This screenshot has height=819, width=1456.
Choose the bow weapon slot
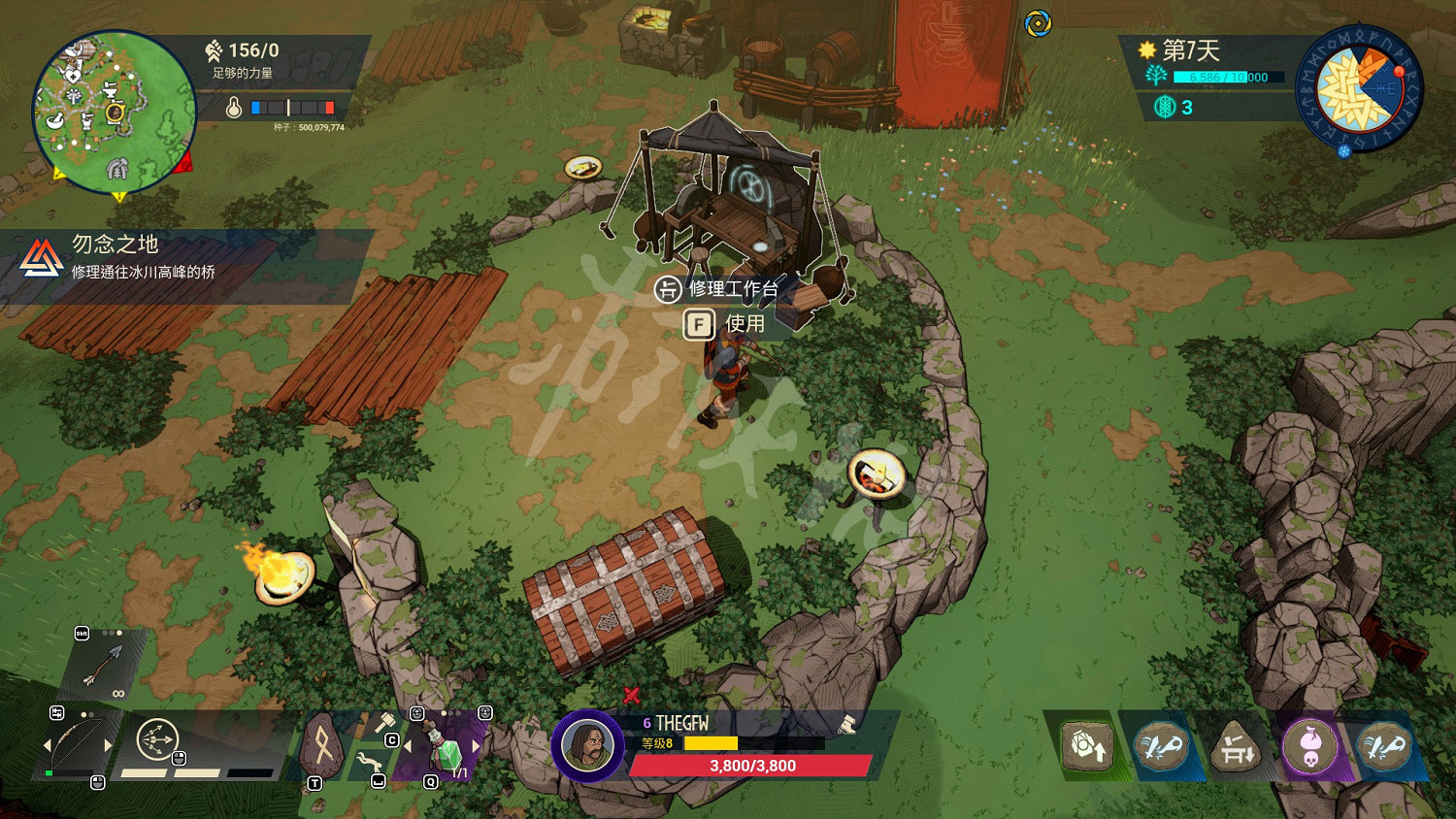tap(76, 745)
